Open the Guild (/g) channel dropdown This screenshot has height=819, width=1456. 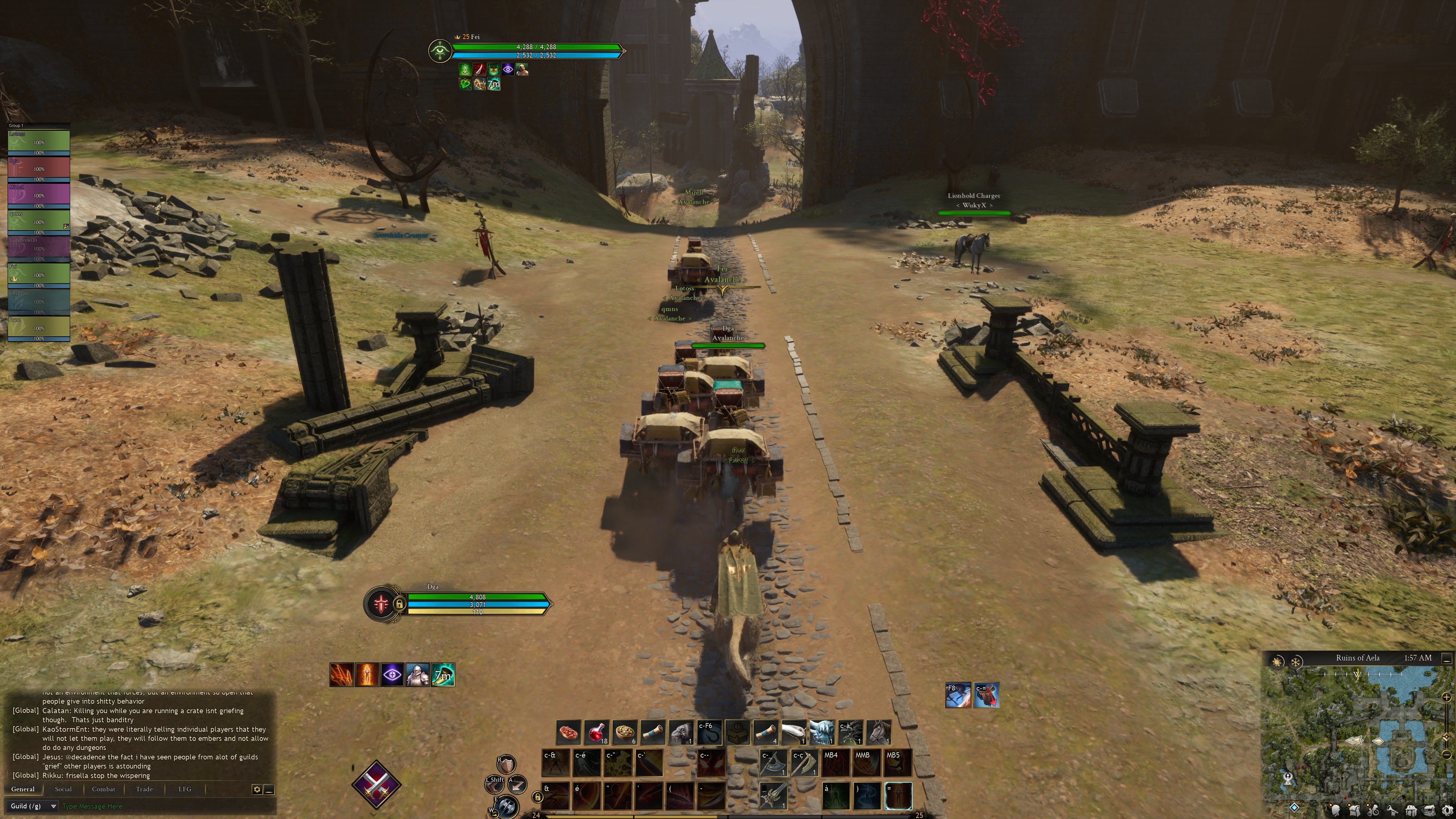pyautogui.click(x=33, y=806)
